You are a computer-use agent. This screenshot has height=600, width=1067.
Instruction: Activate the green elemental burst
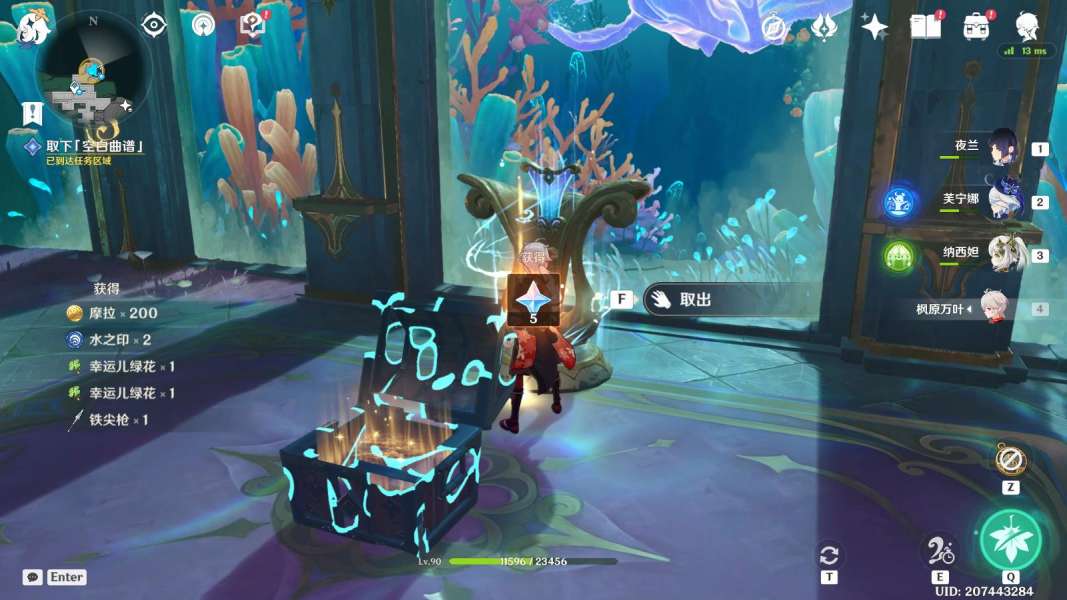tap(1010, 540)
